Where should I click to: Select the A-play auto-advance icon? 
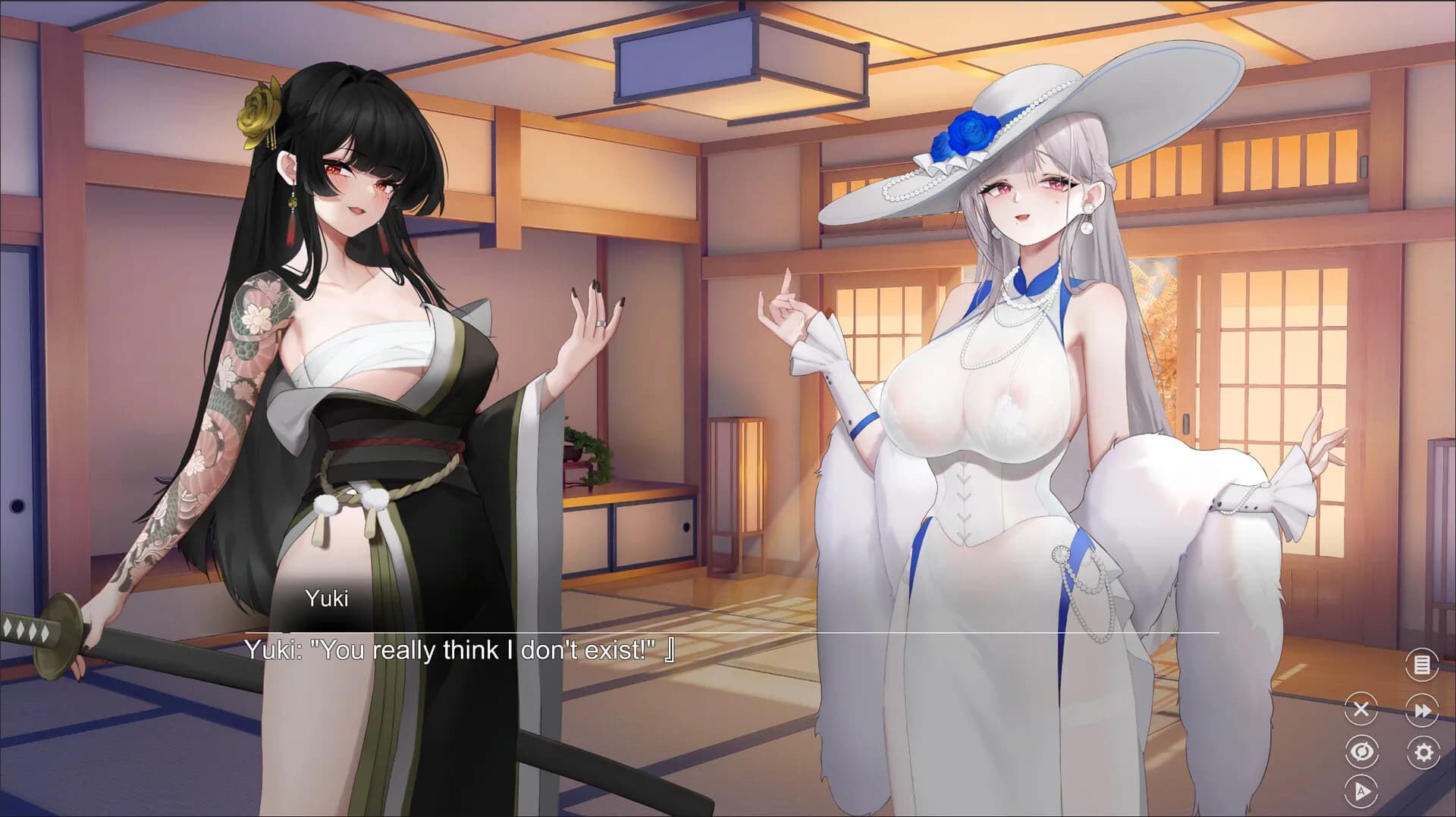coord(1363,792)
